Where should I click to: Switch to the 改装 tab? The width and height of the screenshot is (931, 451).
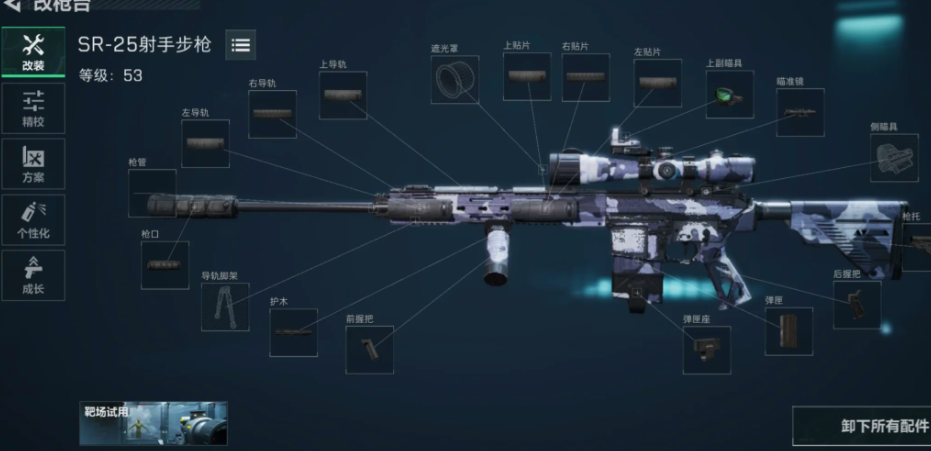pyautogui.click(x=33, y=52)
